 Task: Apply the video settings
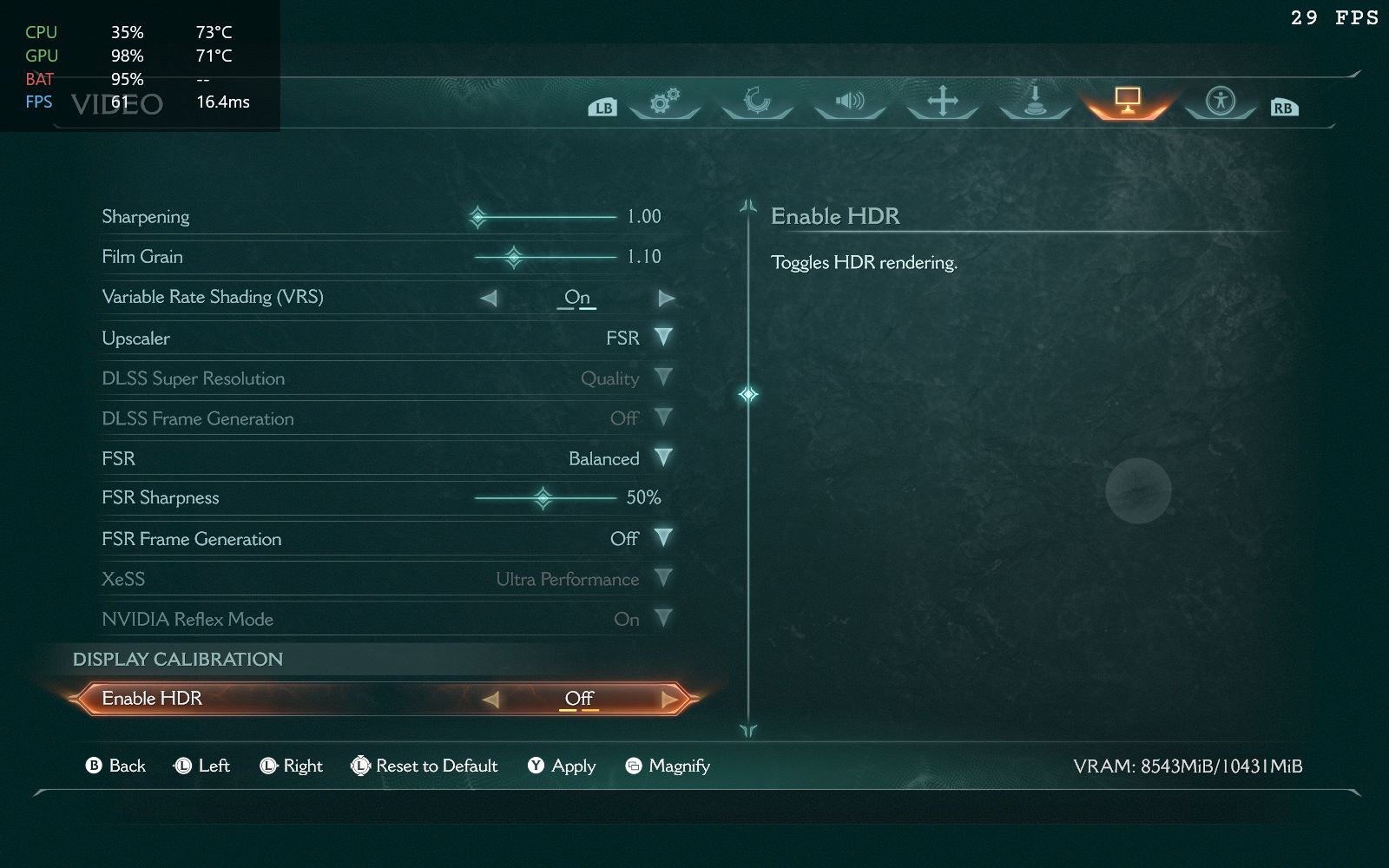[x=562, y=766]
